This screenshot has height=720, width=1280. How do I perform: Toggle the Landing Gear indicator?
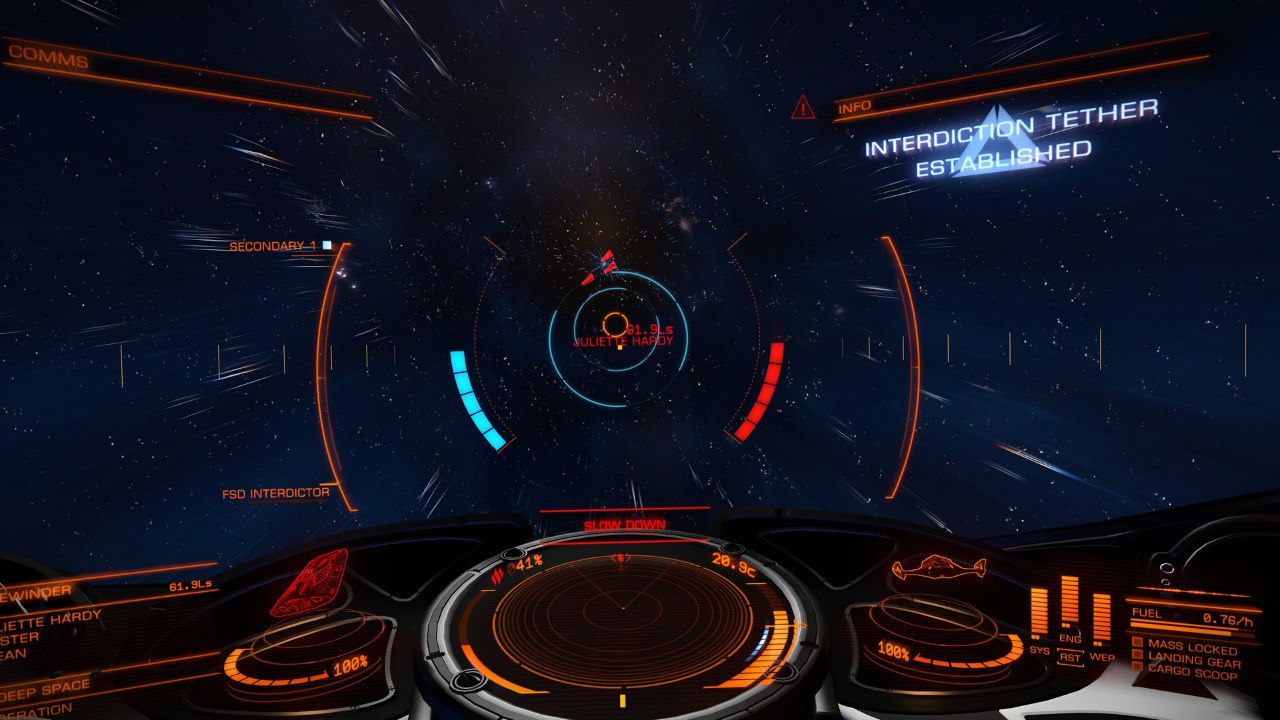point(1193,662)
